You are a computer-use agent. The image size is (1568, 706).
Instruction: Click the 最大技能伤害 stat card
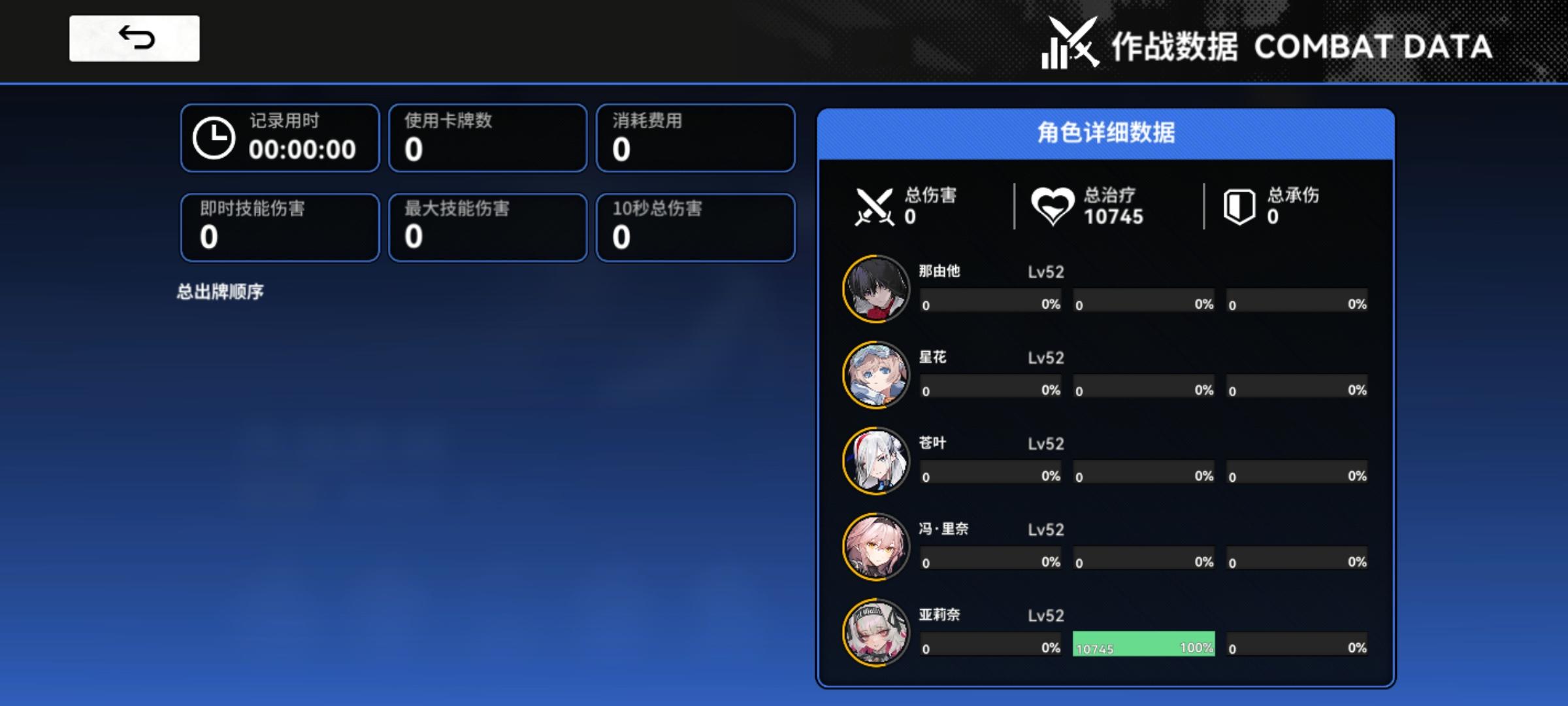487,227
